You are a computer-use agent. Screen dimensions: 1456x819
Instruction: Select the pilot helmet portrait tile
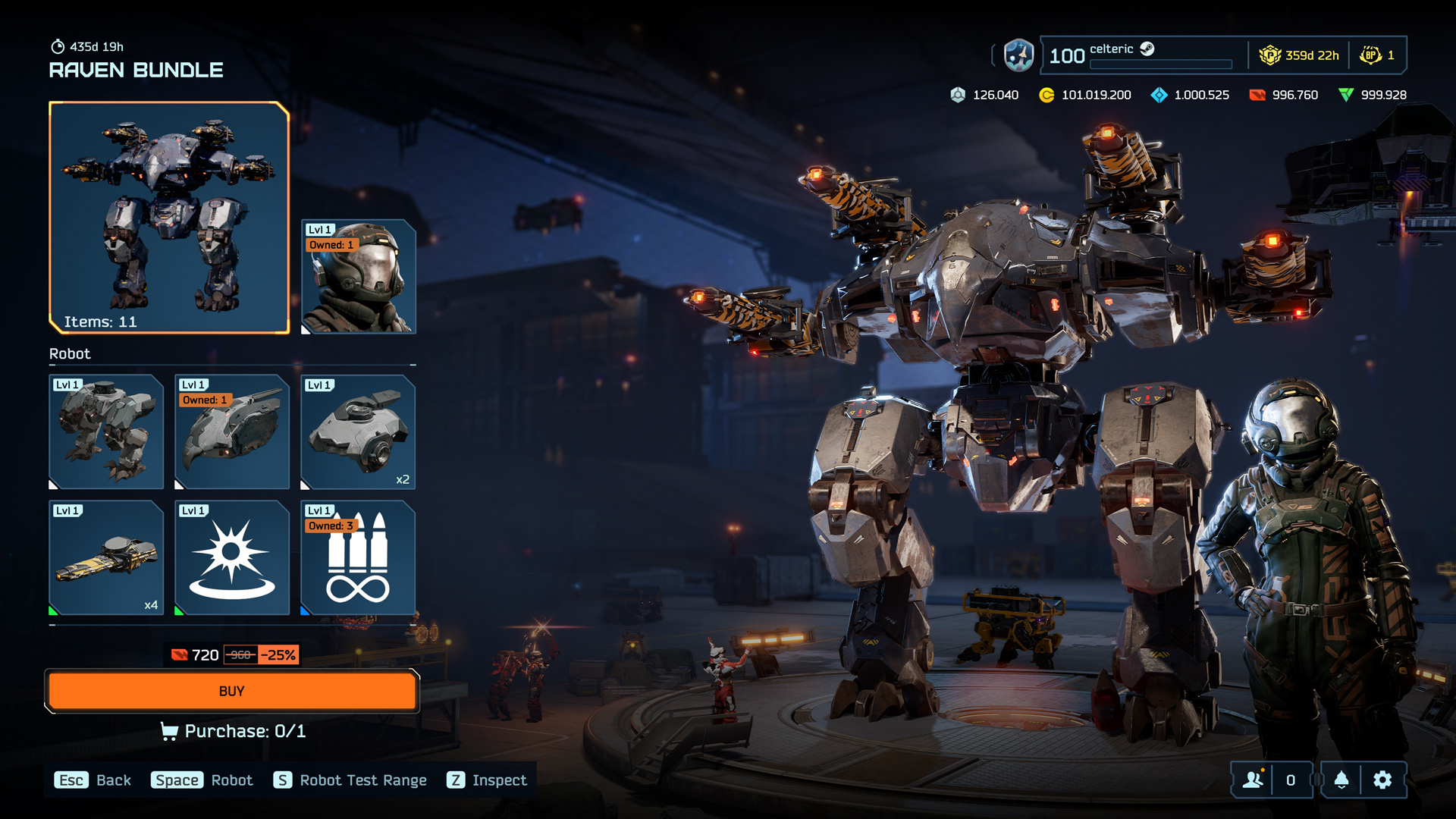point(359,277)
